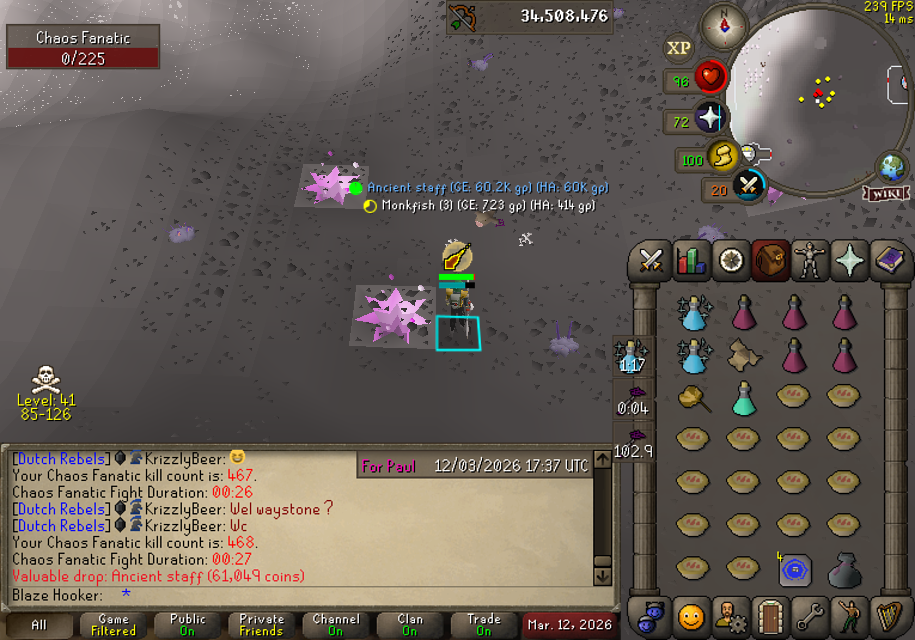Open the Spellbook tab
The width and height of the screenshot is (915, 640).
(888, 261)
